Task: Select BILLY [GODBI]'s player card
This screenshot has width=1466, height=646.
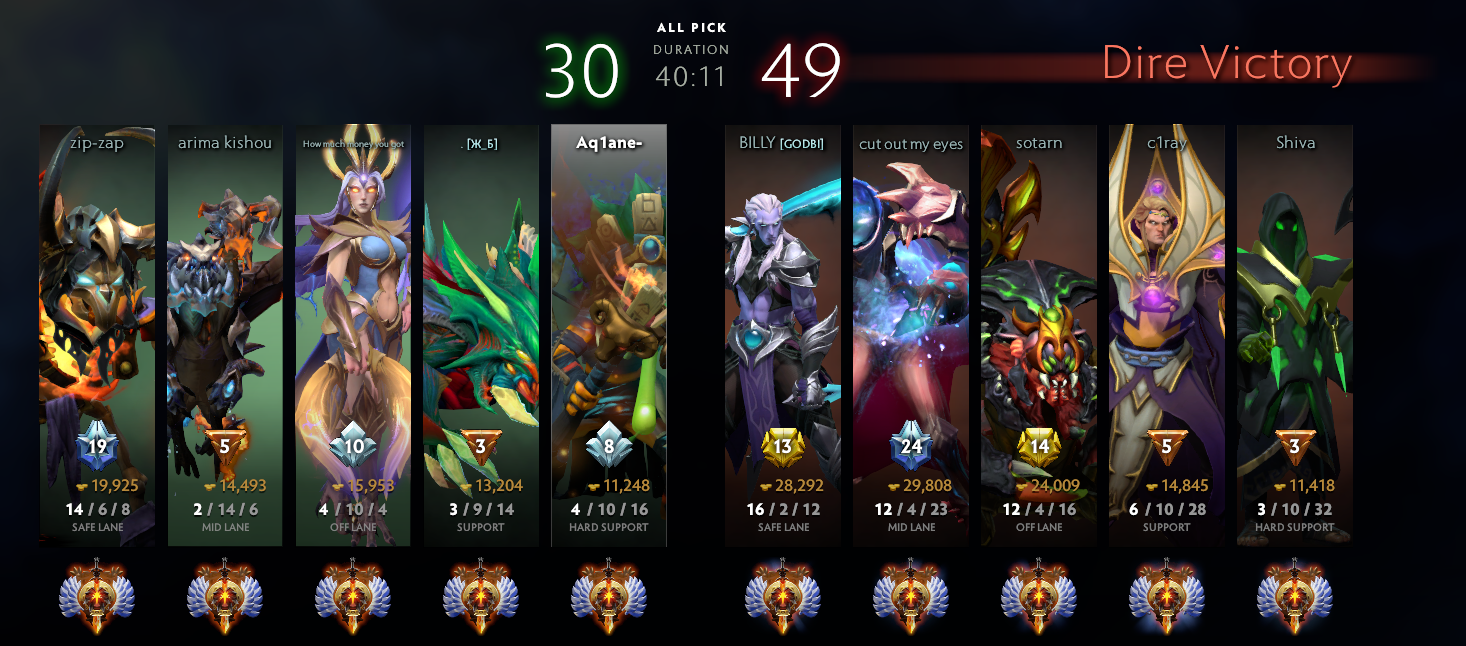Action: coord(783,335)
